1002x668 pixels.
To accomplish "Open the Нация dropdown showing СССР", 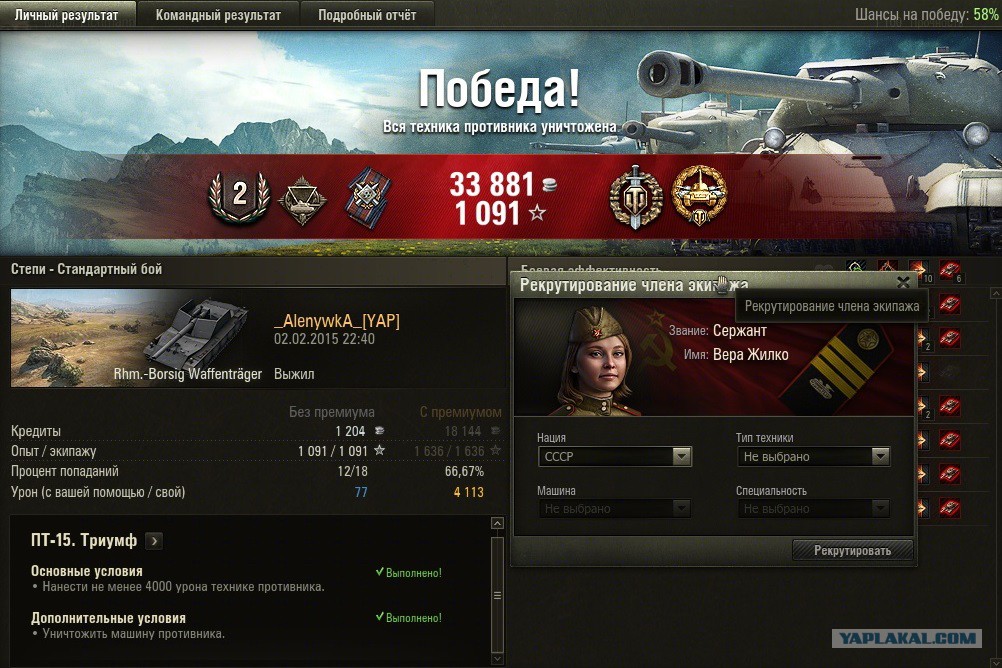I will (x=614, y=457).
